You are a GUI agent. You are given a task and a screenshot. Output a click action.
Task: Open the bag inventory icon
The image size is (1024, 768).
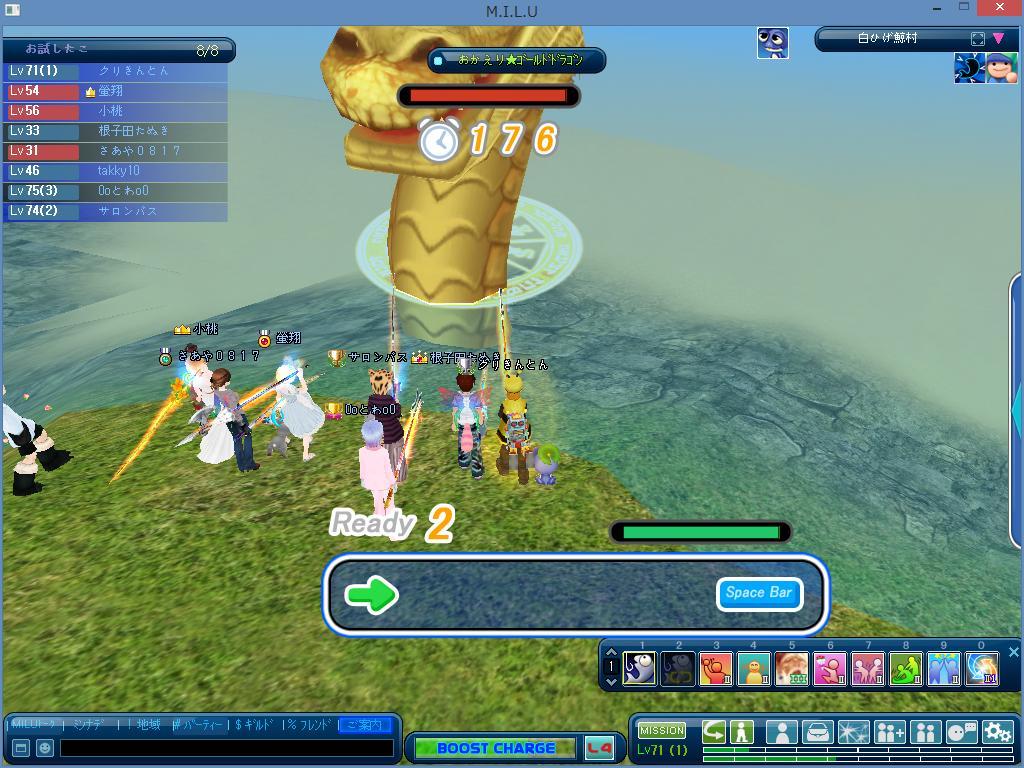pyautogui.click(x=817, y=732)
